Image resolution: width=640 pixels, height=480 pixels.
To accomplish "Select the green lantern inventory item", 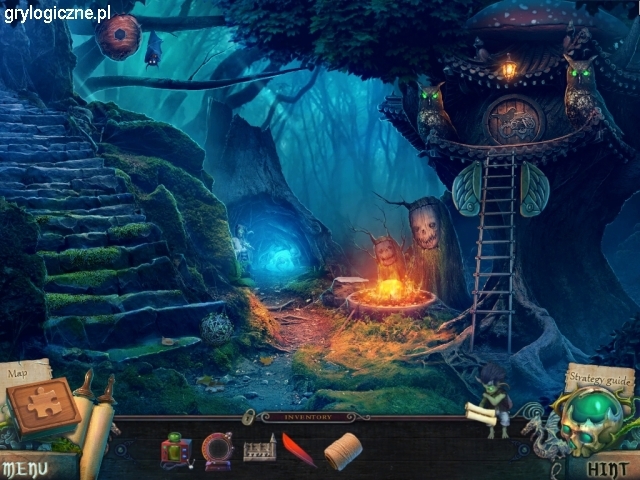I will (175, 450).
